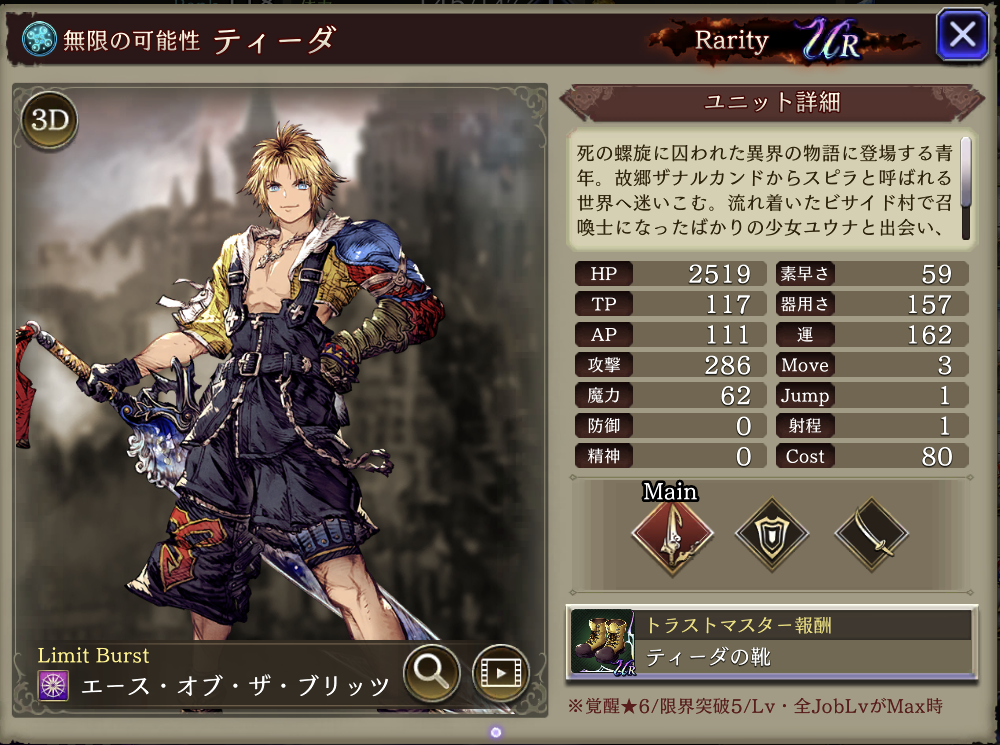Play the Limit Burst video preview
Viewport: 1000px width, 745px height.
pyautogui.click(x=500, y=673)
